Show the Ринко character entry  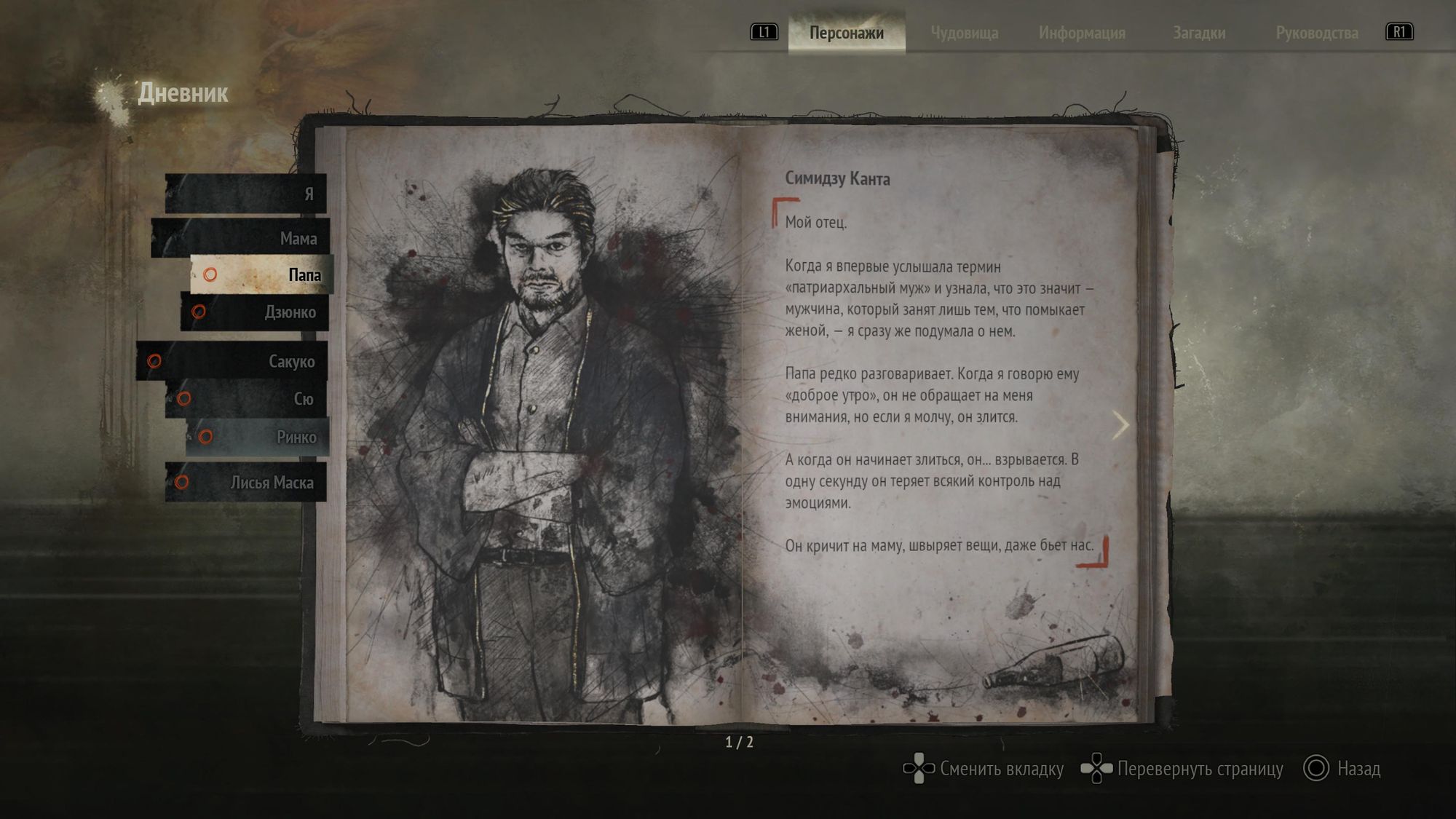click(x=258, y=437)
